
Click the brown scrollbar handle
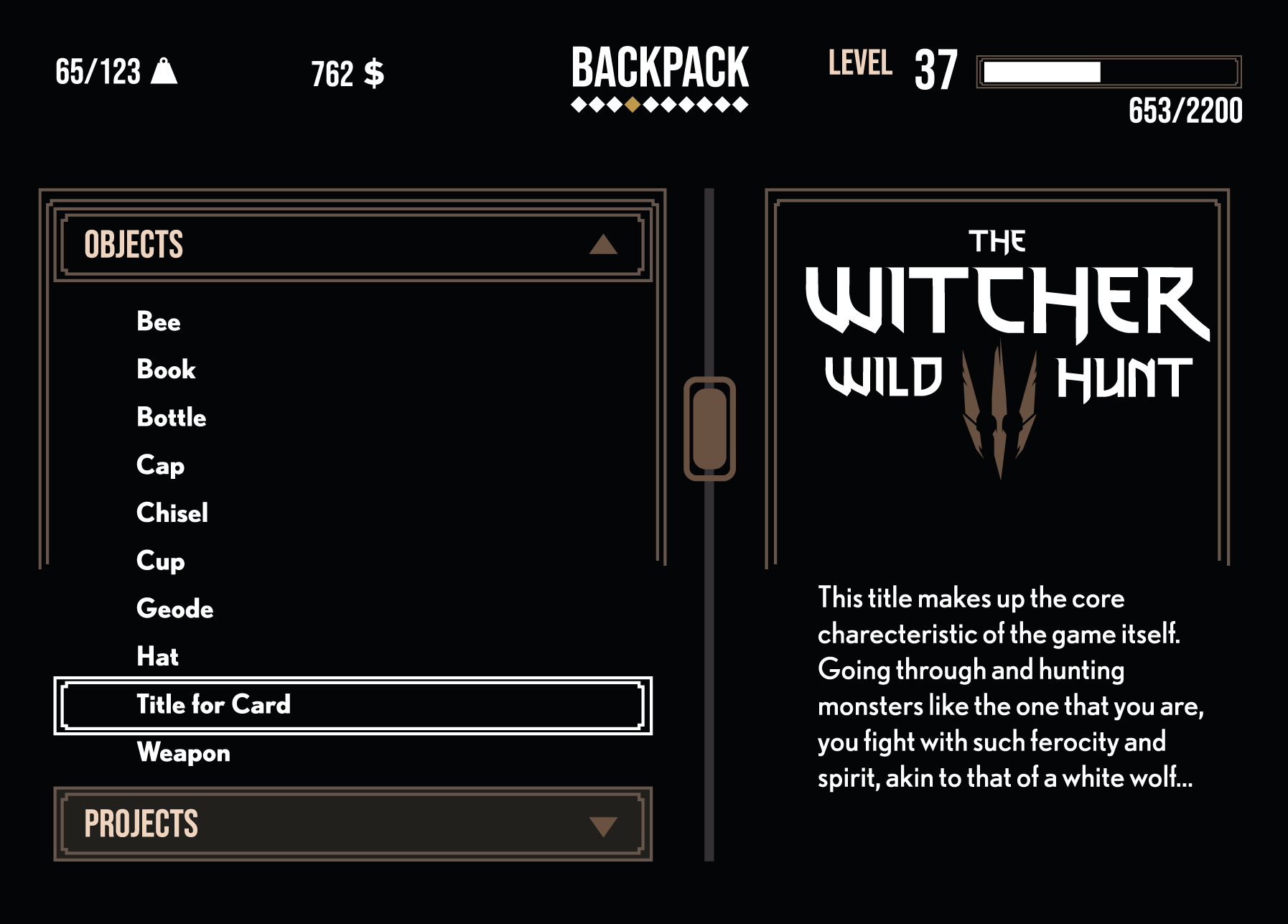coord(709,429)
